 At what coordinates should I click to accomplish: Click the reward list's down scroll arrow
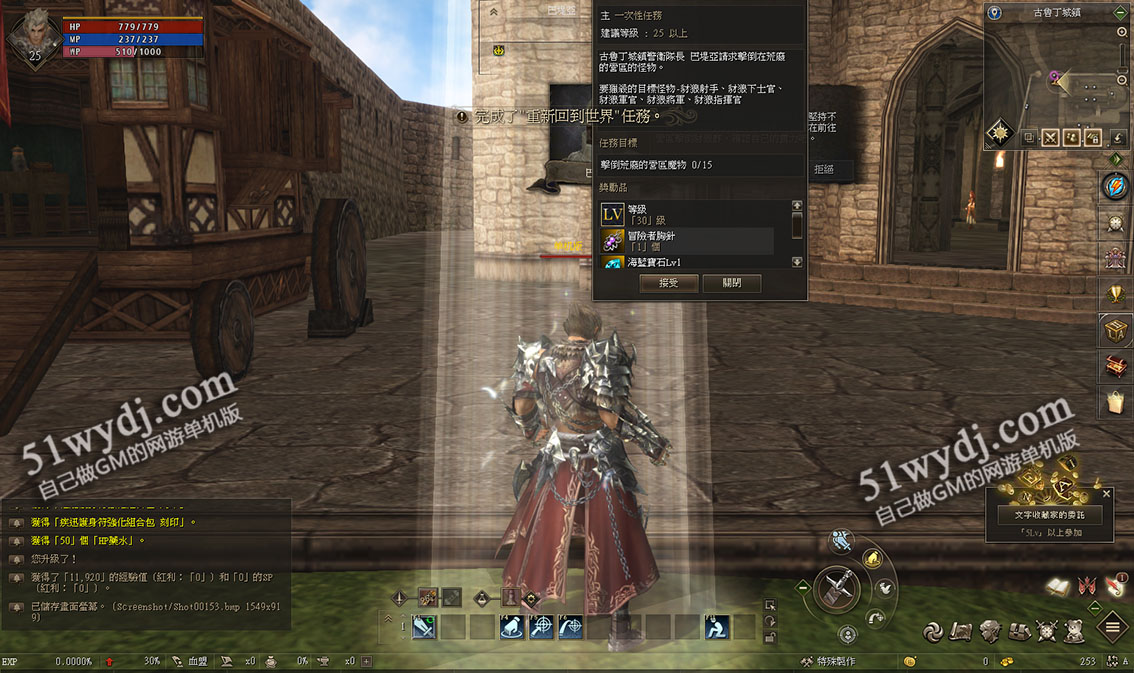click(x=797, y=262)
